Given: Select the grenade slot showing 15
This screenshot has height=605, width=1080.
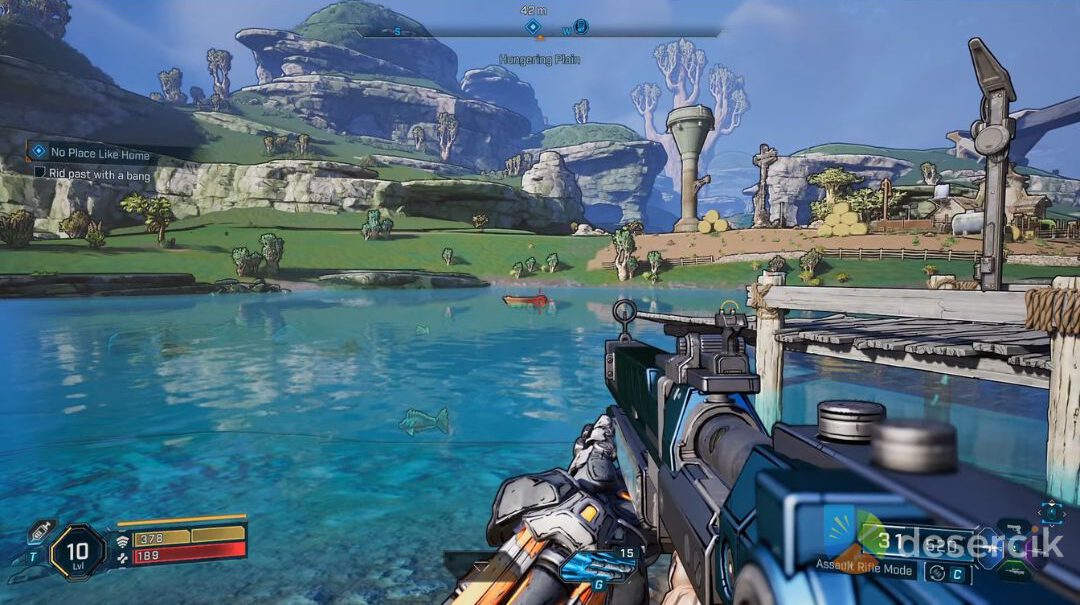Looking at the screenshot, I should click(600, 566).
